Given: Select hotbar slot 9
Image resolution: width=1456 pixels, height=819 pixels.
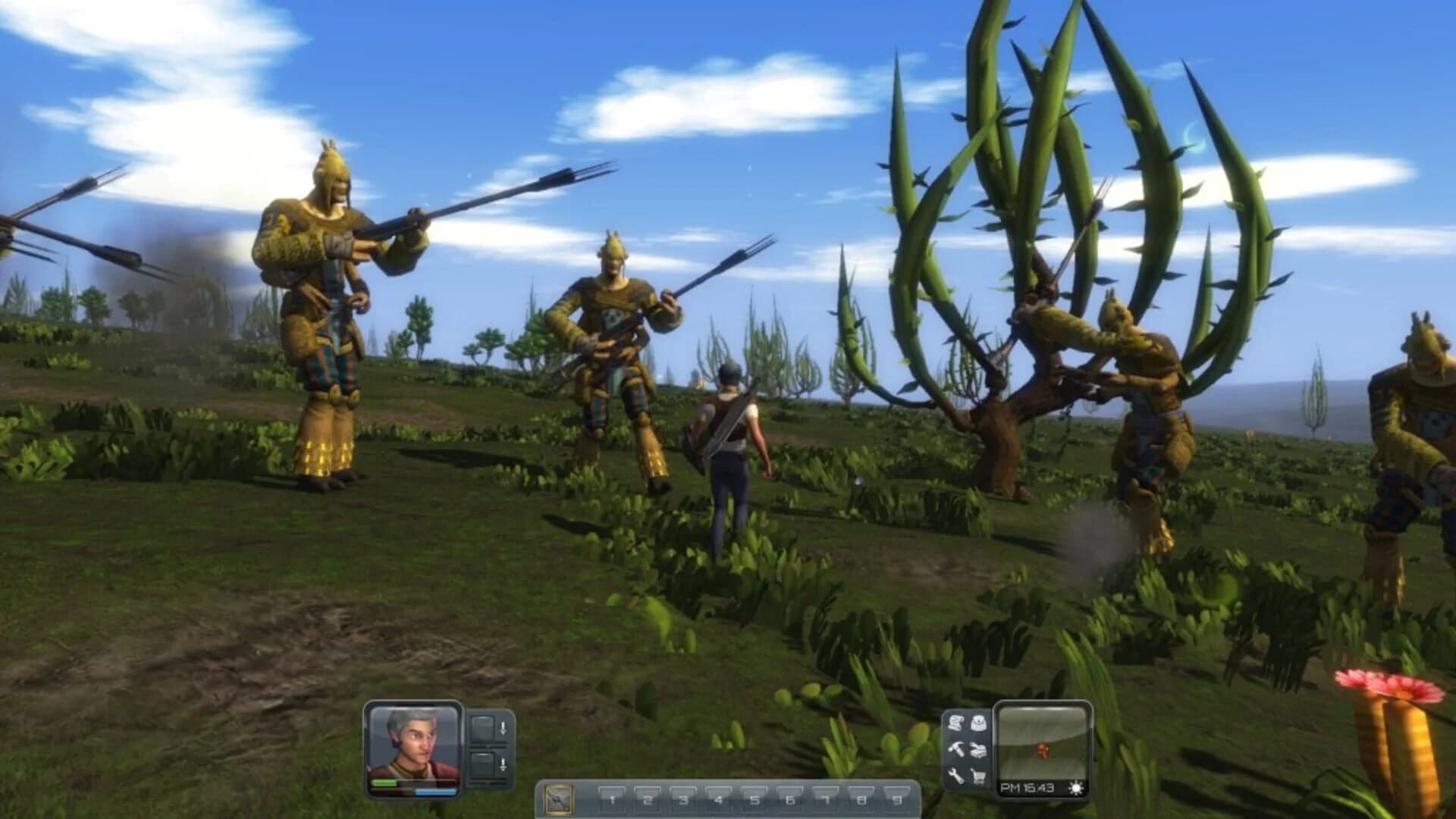Looking at the screenshot, I should 896,796.
